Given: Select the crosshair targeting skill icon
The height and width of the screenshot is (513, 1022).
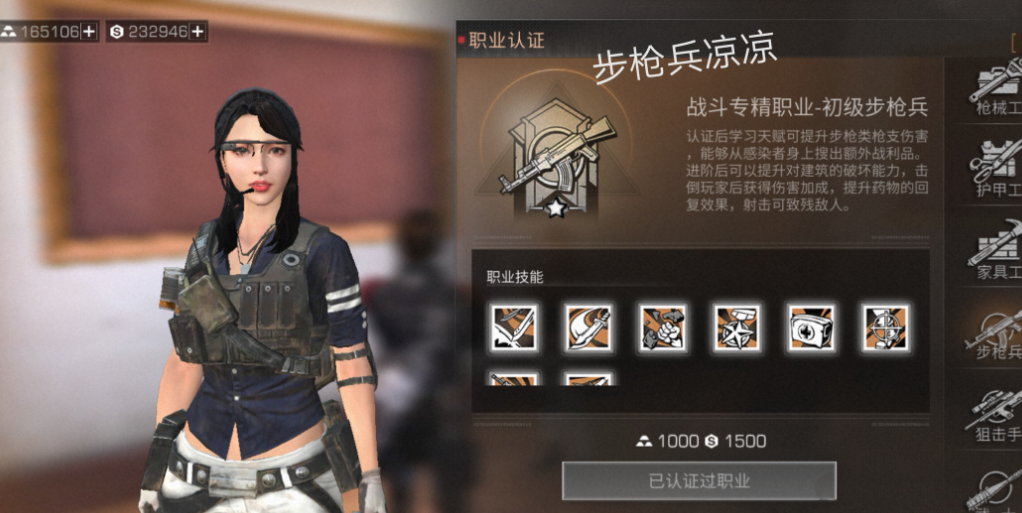Looking at the screenshot, I should (x=885, y=327).
